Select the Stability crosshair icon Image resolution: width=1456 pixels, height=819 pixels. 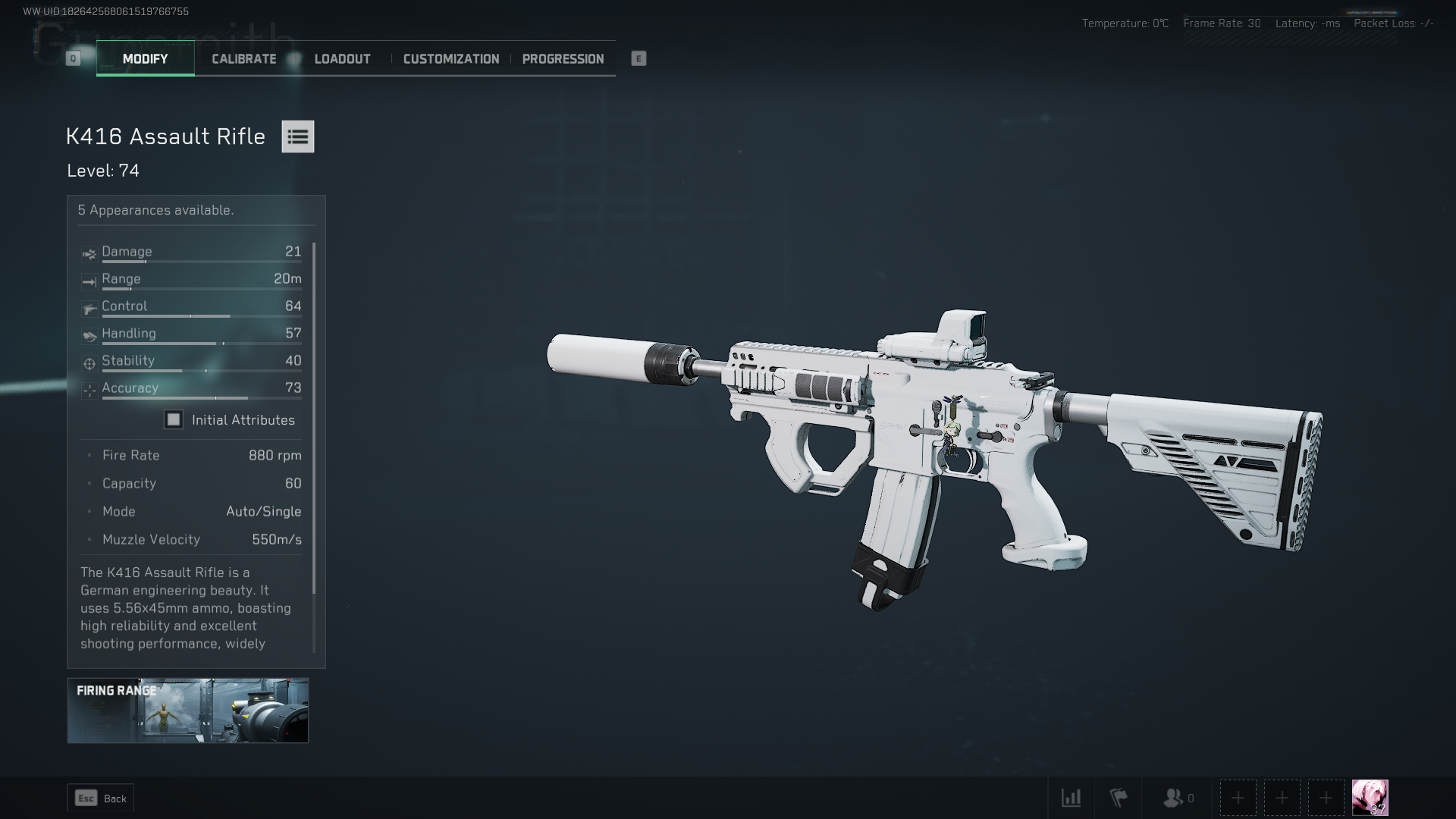[x=89, y=362]
